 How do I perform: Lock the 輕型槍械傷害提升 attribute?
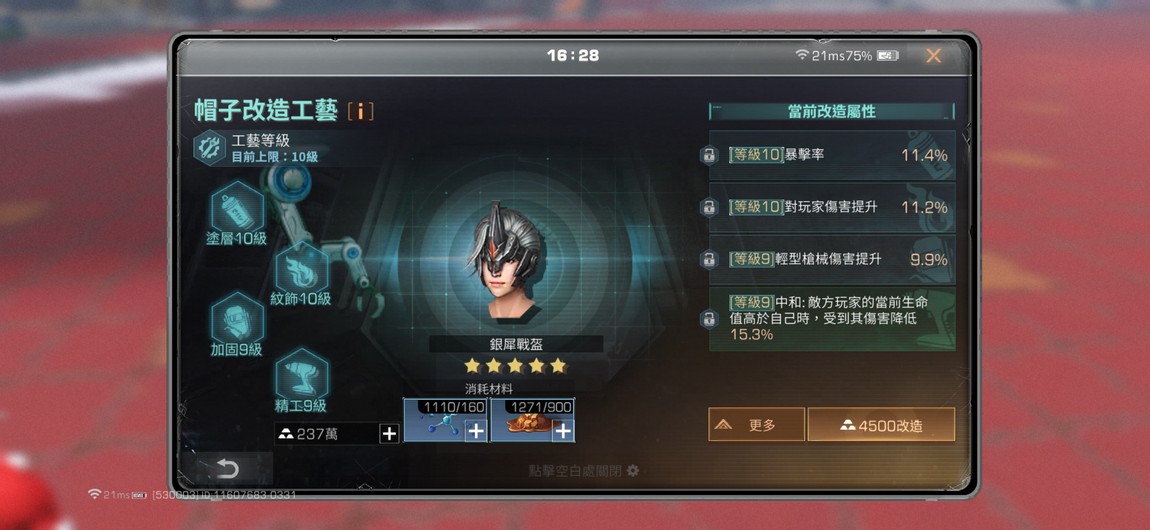708,260
